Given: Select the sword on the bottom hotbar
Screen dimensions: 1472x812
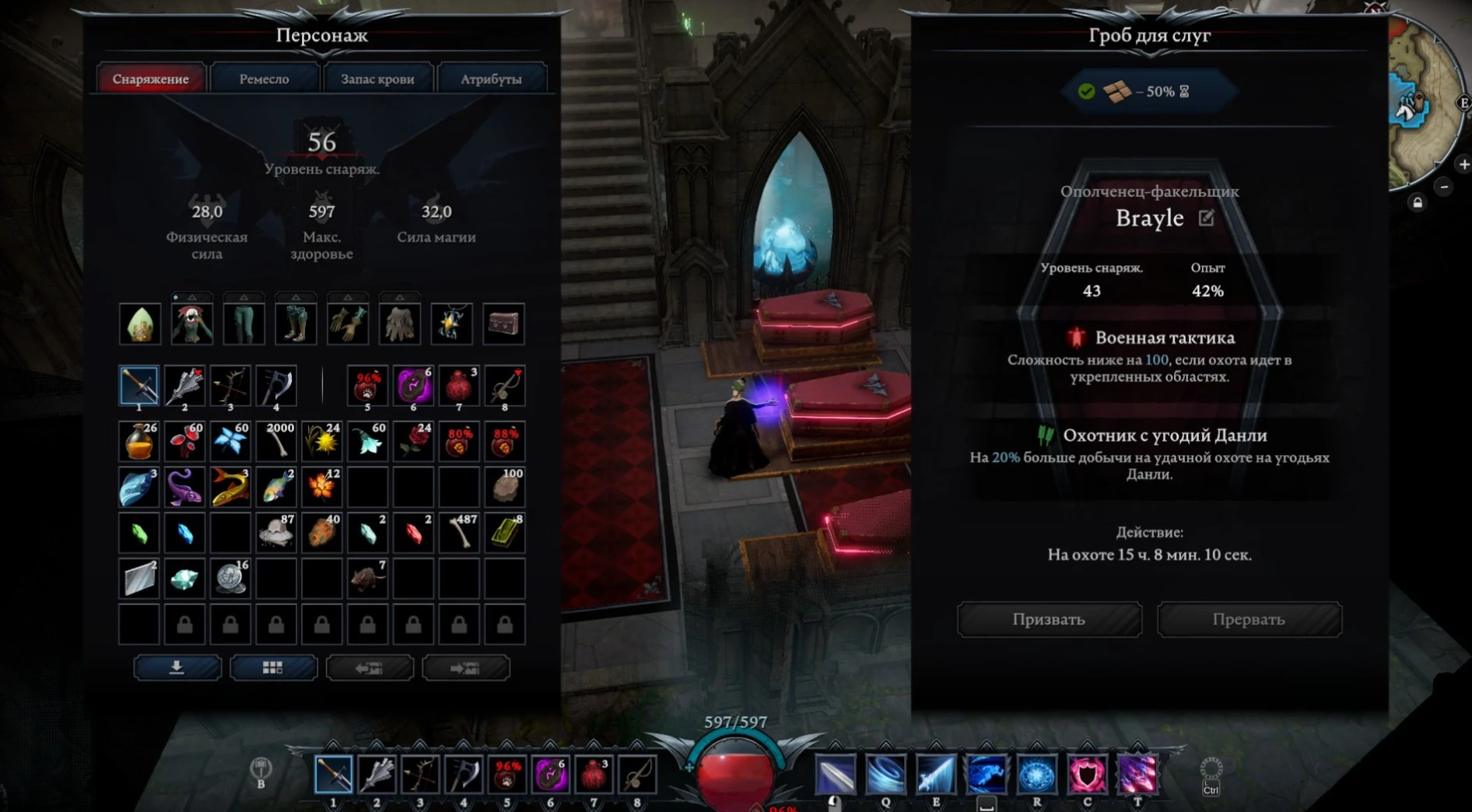Looking at the screenshot, I should pos(334,774).
